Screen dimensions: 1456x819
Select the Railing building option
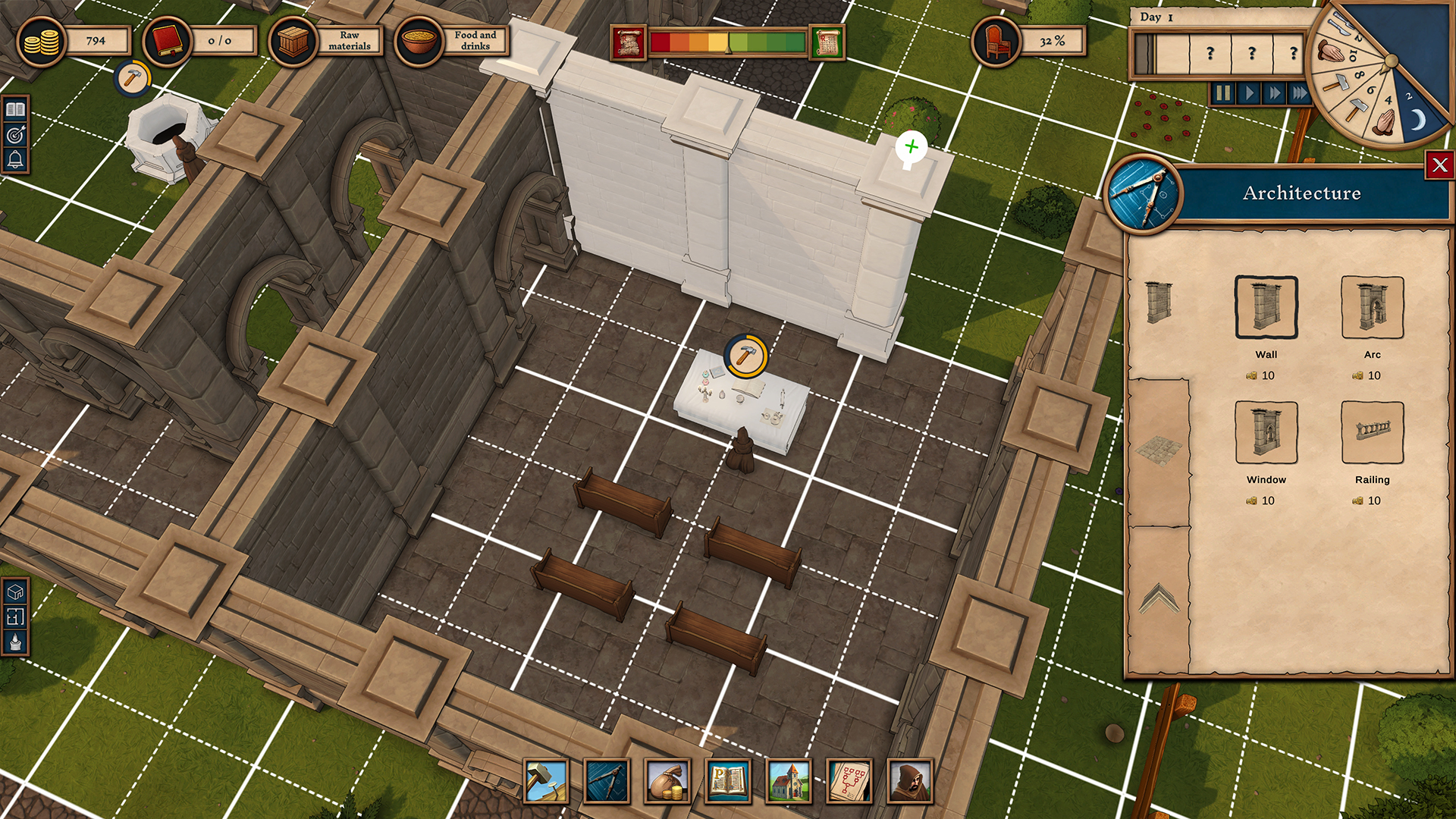tap(1373, 432)
